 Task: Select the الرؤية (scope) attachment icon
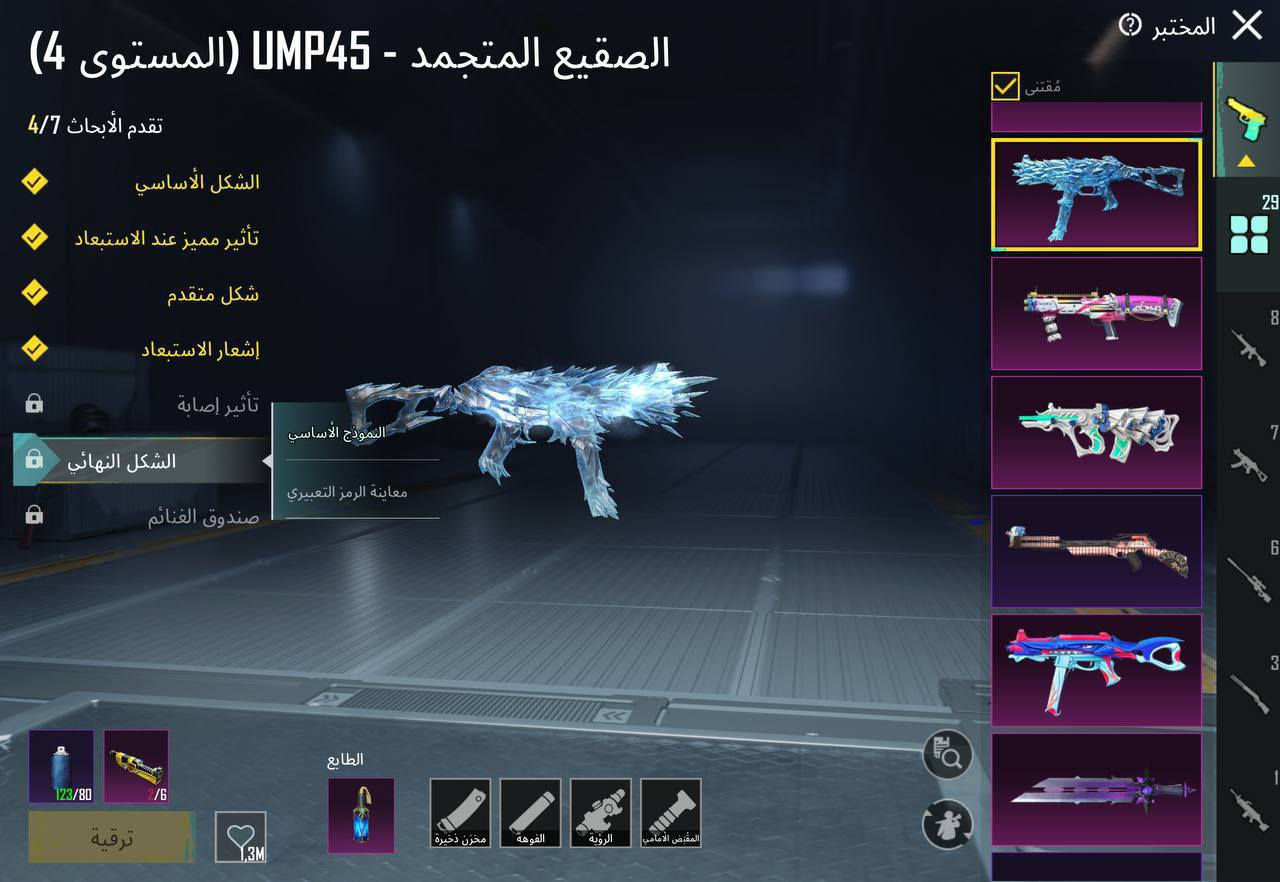coord(602,812)
